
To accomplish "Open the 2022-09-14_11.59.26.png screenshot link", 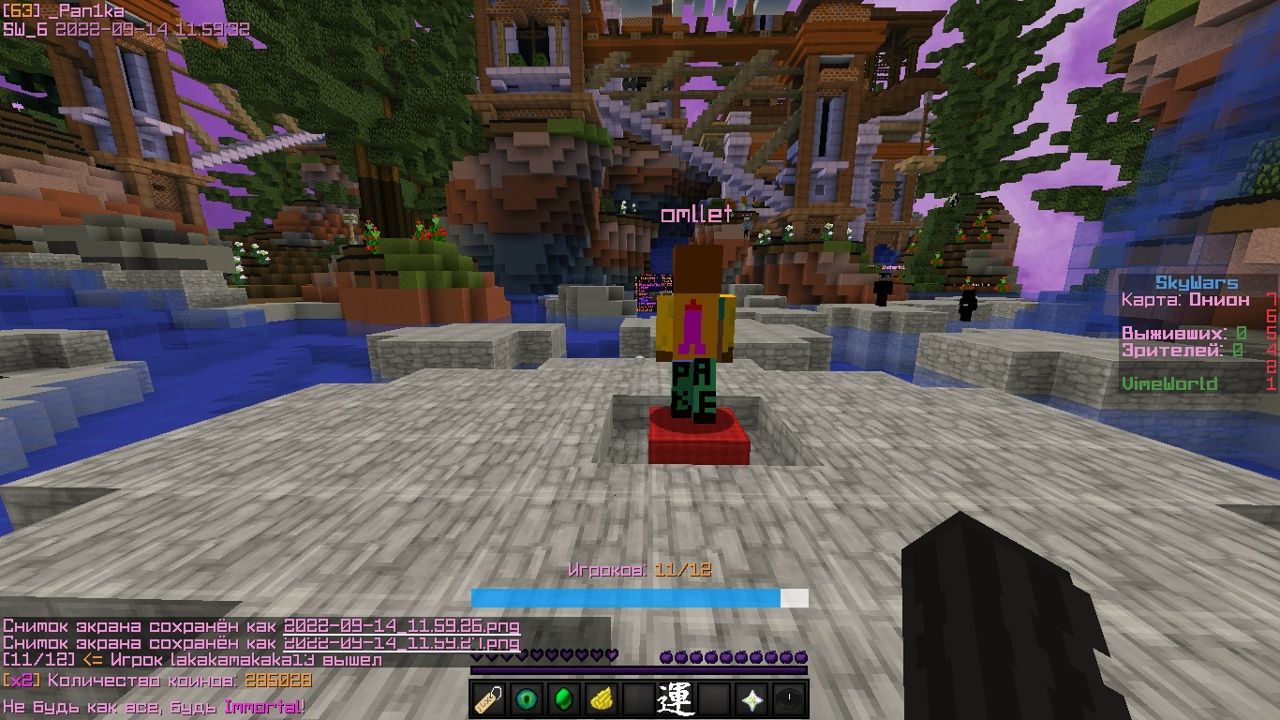I will pyautogui.click(x=401, y=627).
